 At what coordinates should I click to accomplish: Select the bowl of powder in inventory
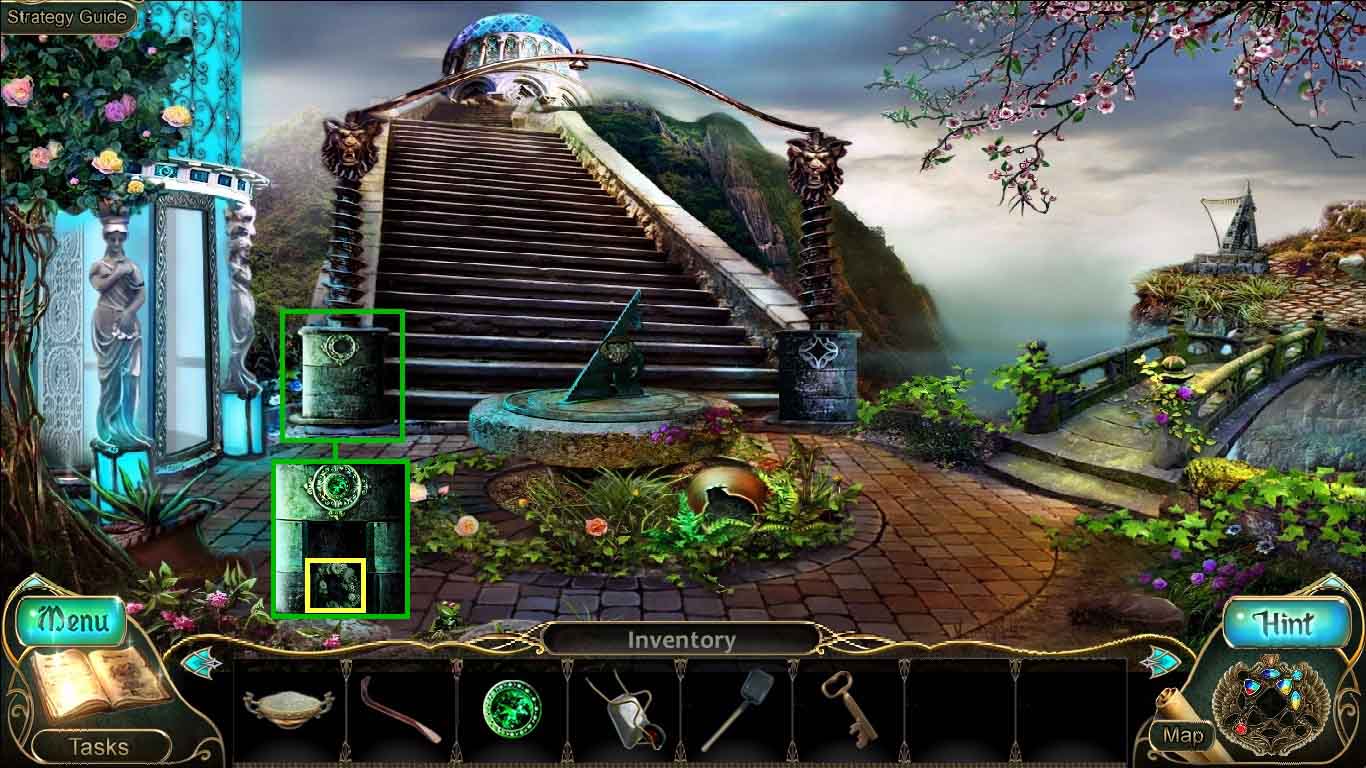click(288, 708)
